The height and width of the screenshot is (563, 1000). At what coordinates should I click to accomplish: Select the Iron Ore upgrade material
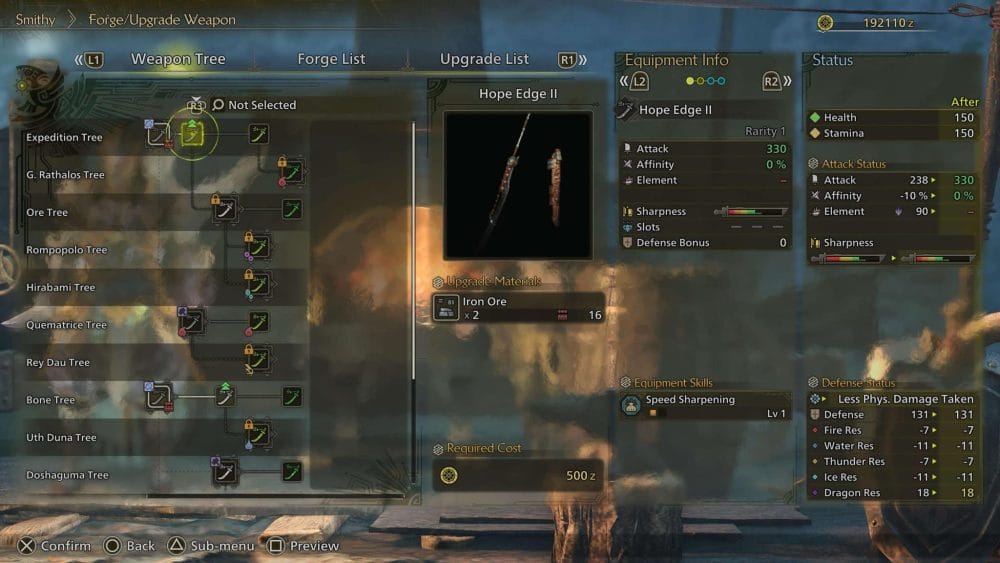pyautogui.click(x=518, y=307)
